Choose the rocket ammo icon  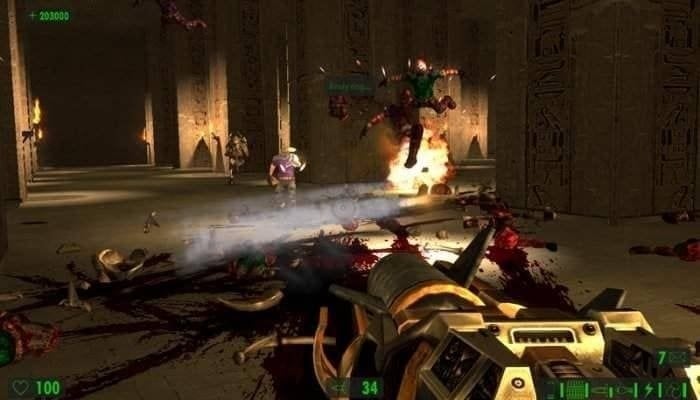coord(598,390)
